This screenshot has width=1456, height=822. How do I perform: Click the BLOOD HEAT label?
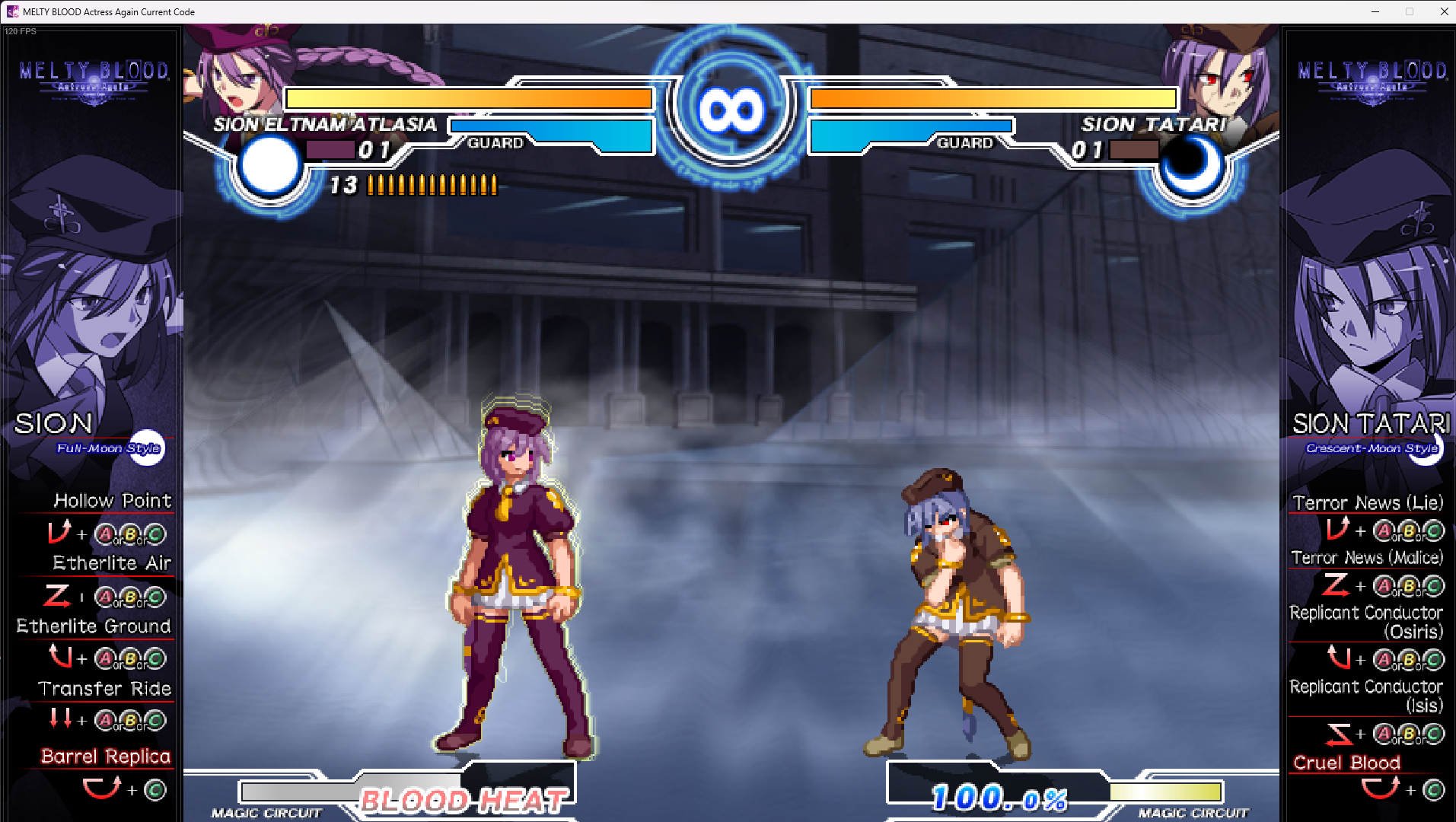(461, 800)
